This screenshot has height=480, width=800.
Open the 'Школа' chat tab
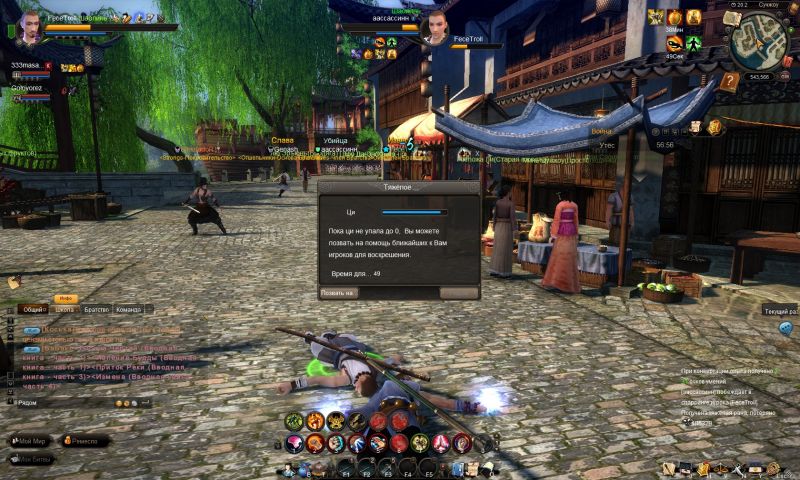click(65, 310)
